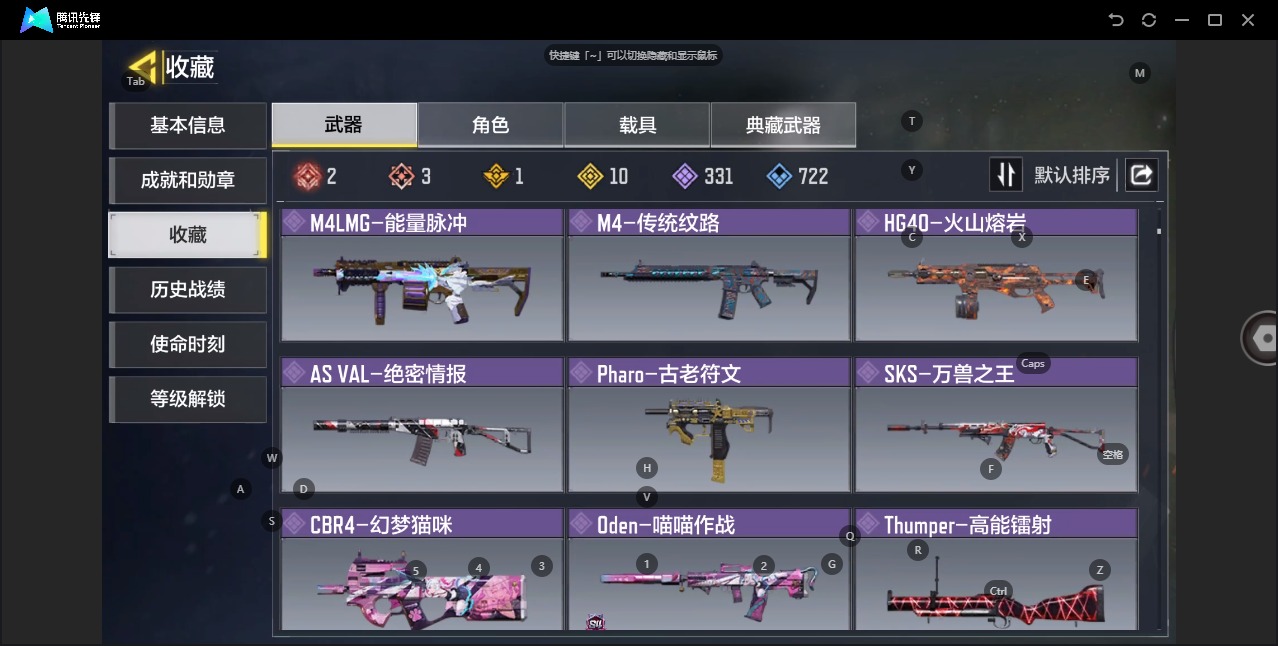View the Pharo-古老符文 weapon card
Image resolution: width=1278 pixels, height=646 pixels.
[x=709, y=427]
